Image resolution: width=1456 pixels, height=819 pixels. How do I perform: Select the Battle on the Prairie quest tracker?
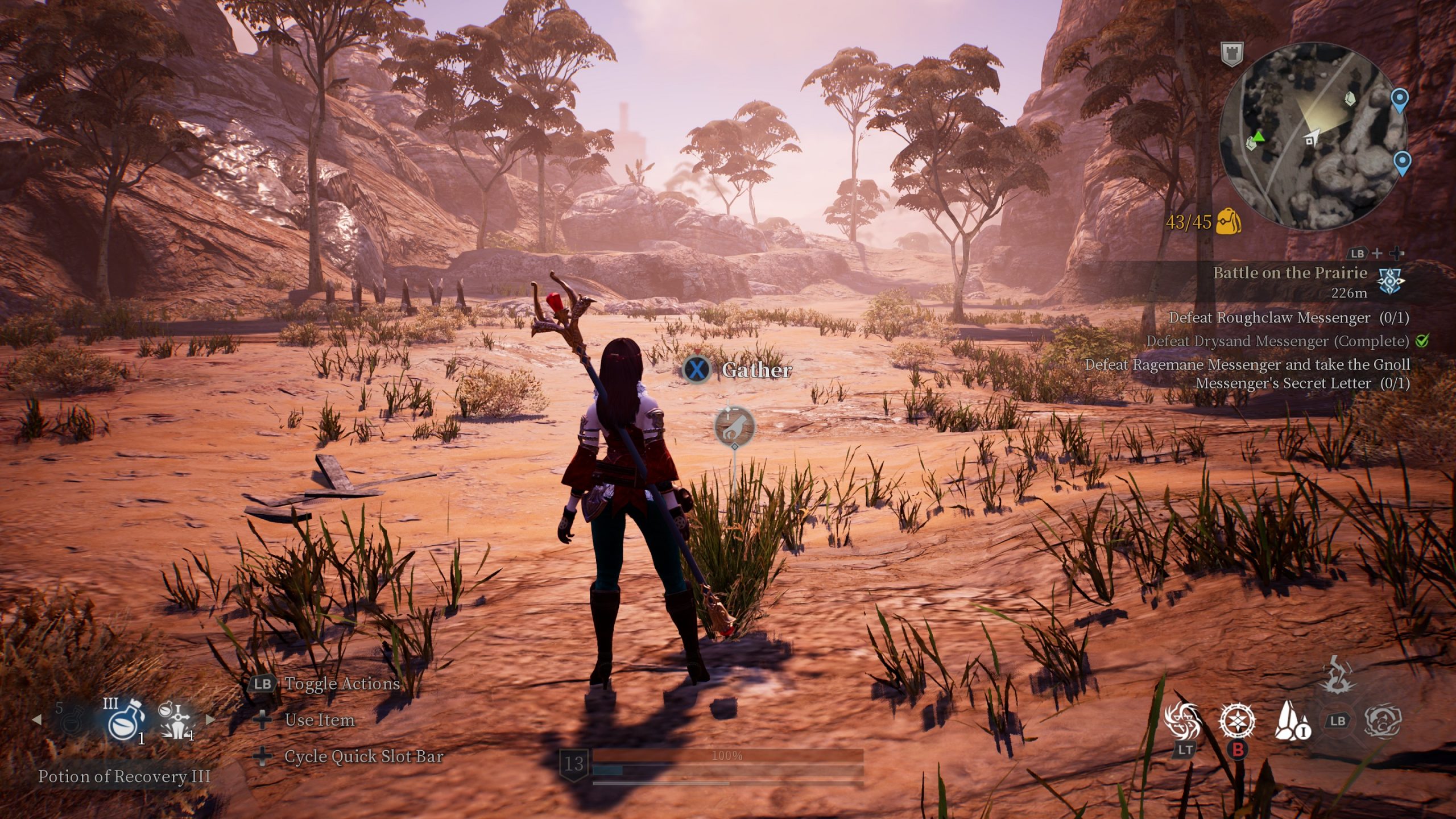point(1289,274)
